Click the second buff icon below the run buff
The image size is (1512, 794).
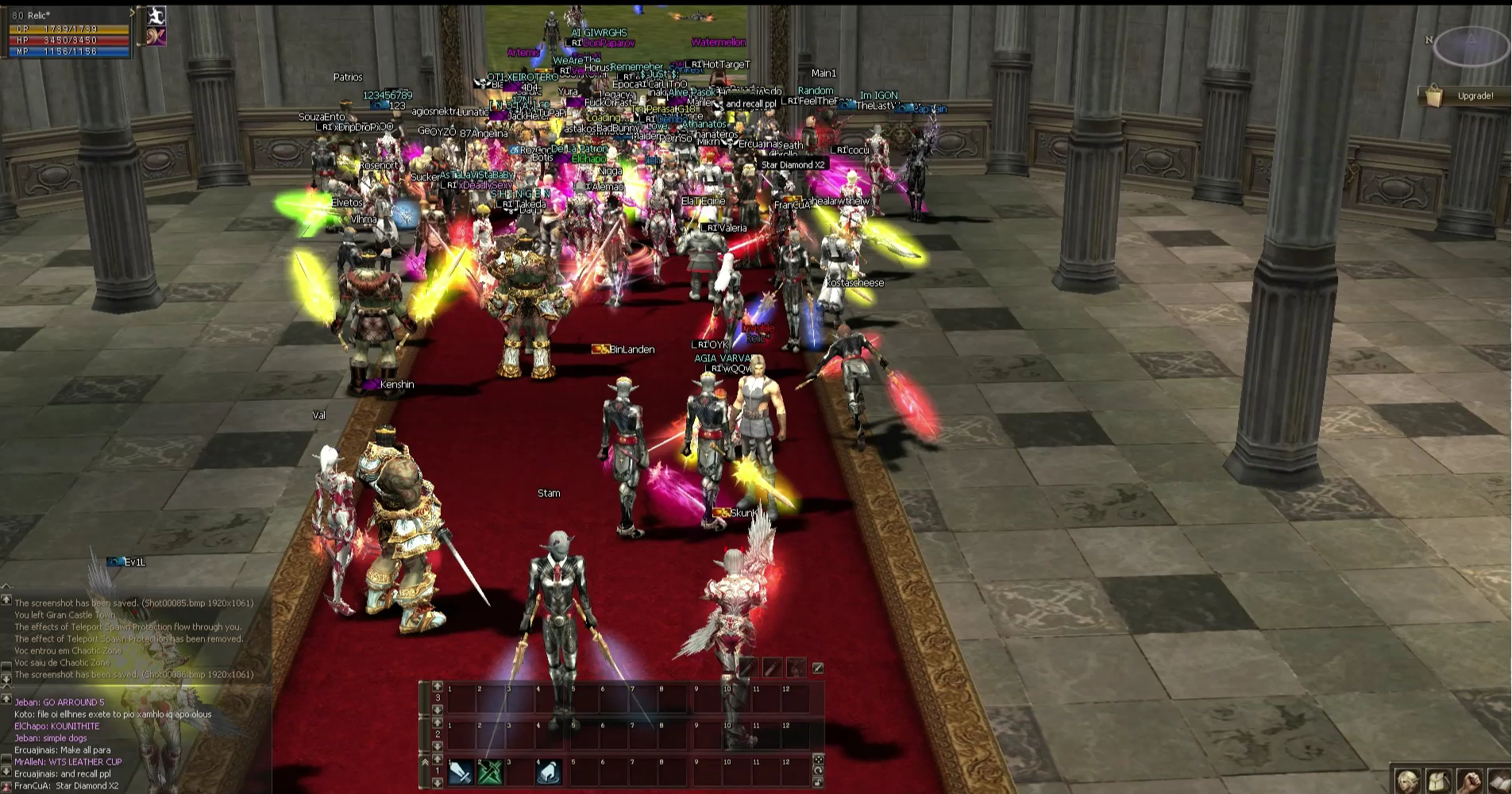pos(156,37)
